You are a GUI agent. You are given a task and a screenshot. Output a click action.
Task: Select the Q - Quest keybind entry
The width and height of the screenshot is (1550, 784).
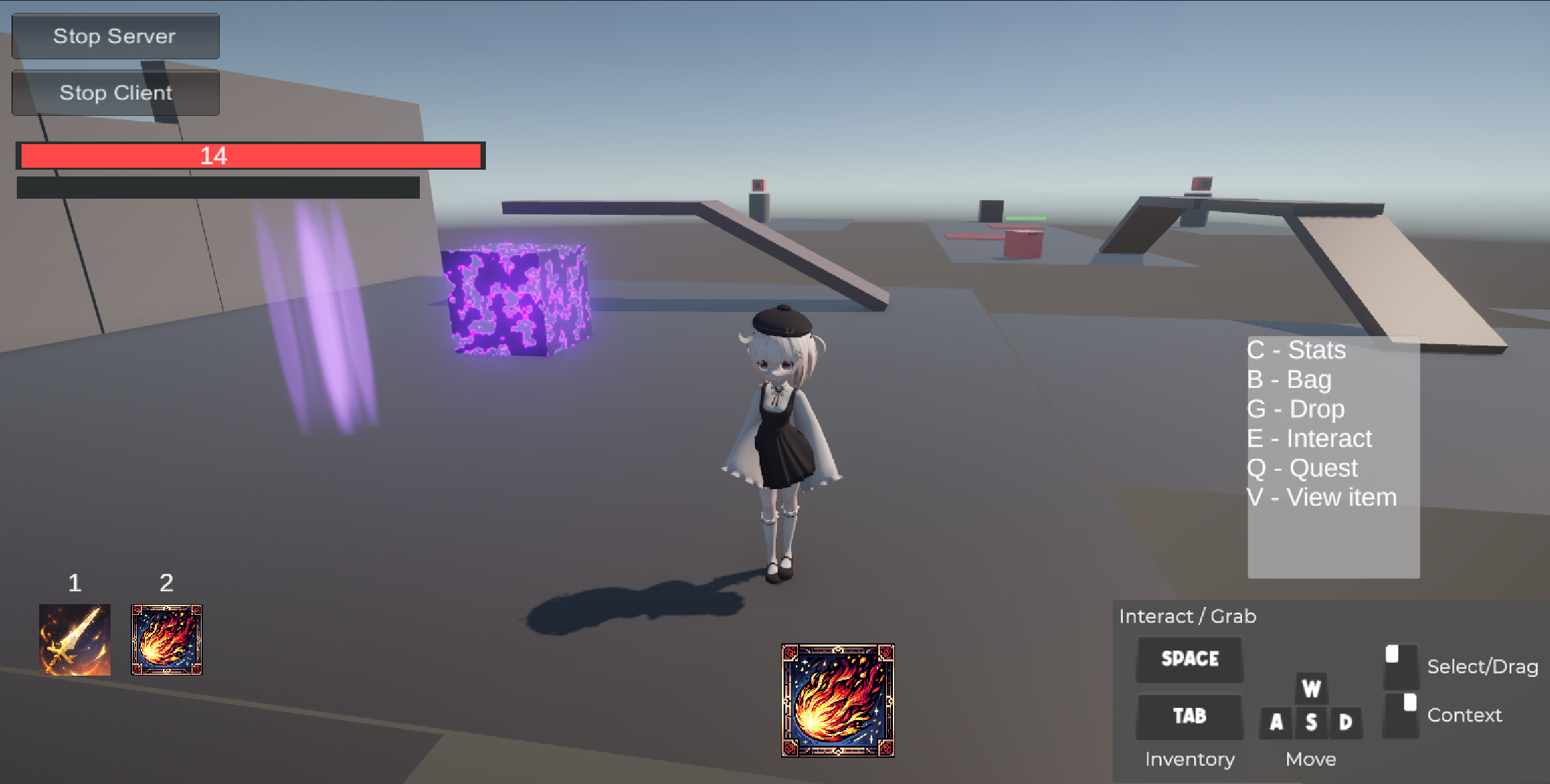pyautogui.click(x=1303, y=467)
